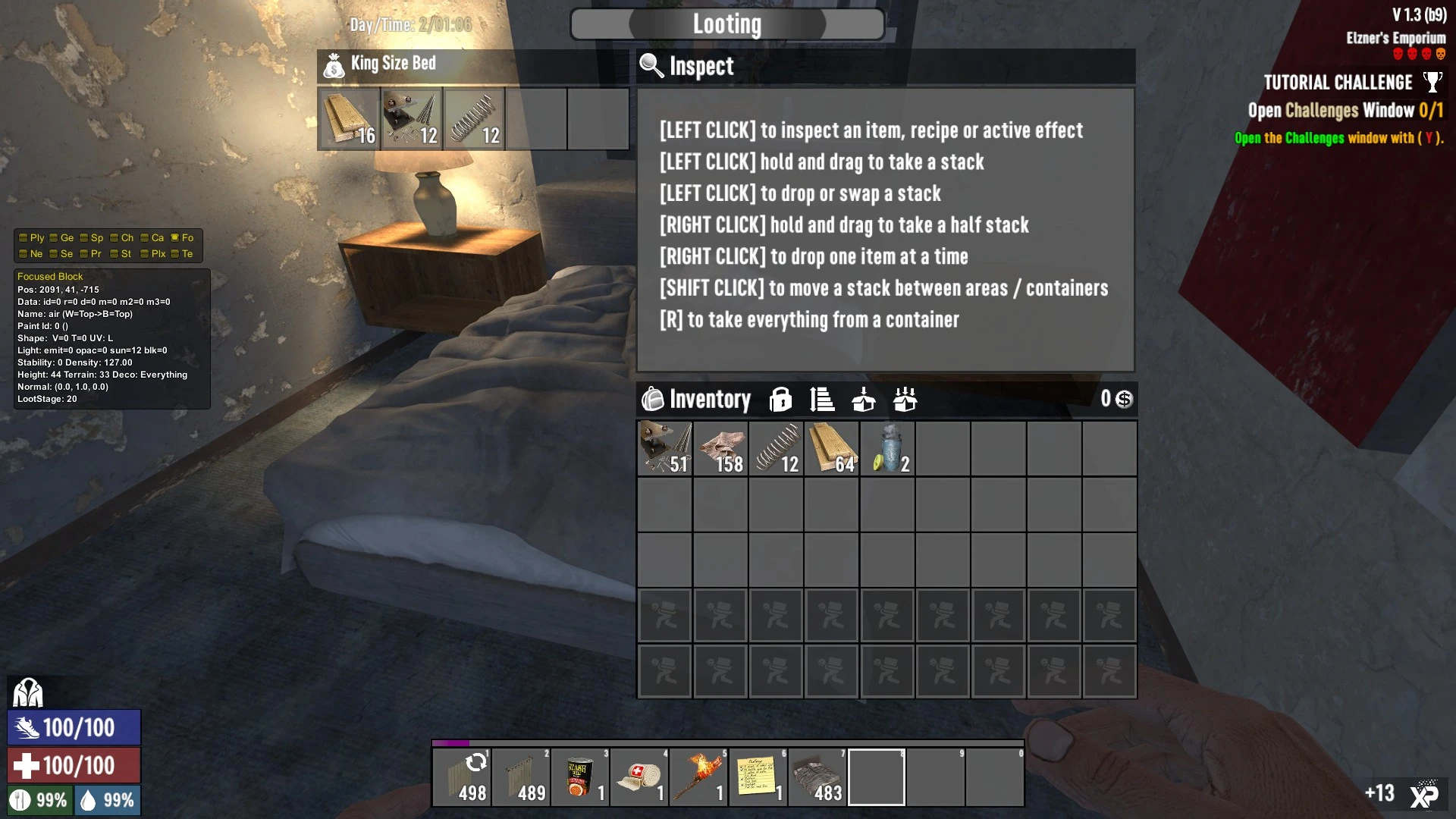Take the wood stack from King Size Bed
Image resolution: width=1456 pixels, height=819 pixels.
pos(349,119)
